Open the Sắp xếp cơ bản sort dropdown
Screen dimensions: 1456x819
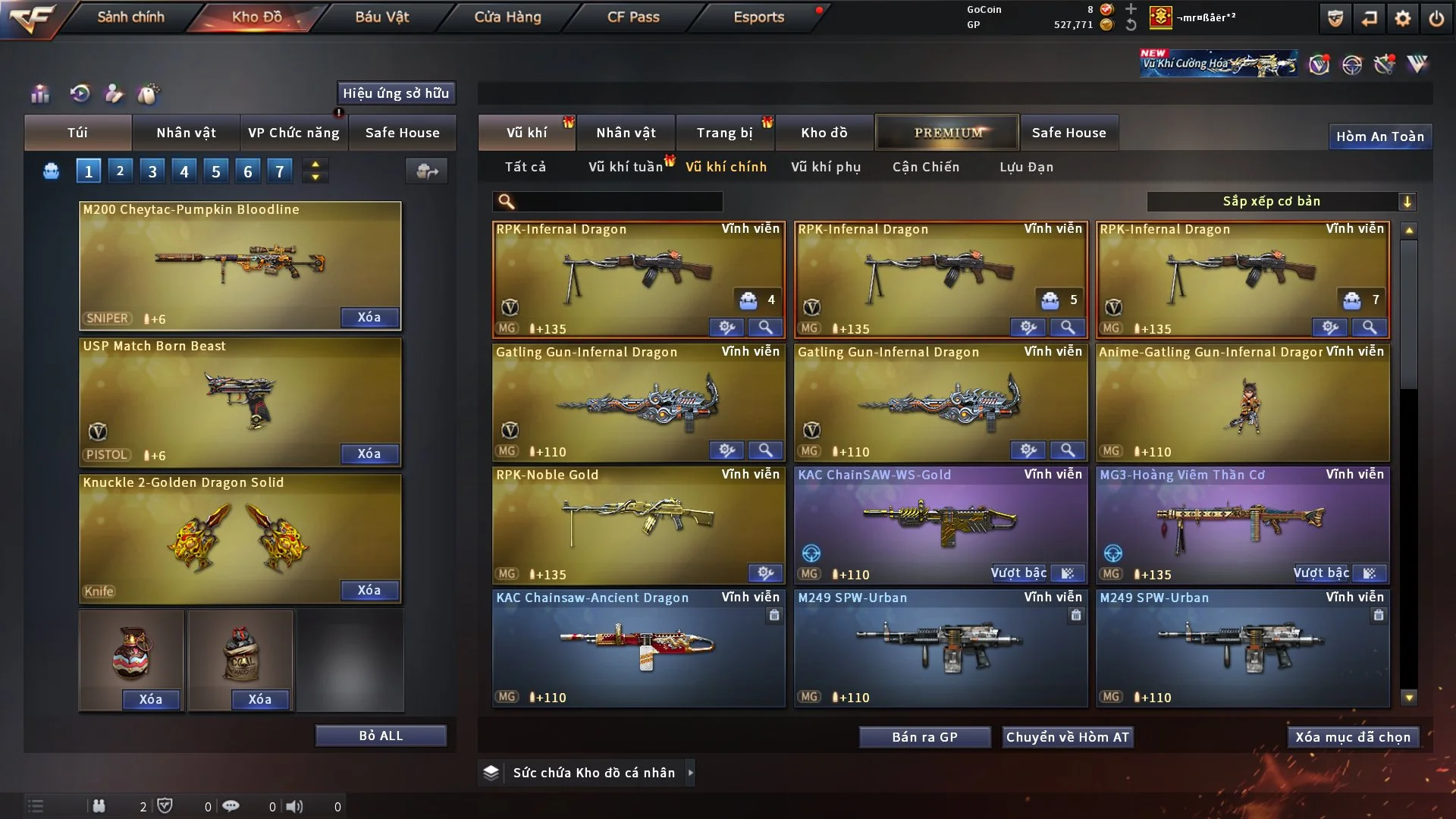coord(1281,201)
